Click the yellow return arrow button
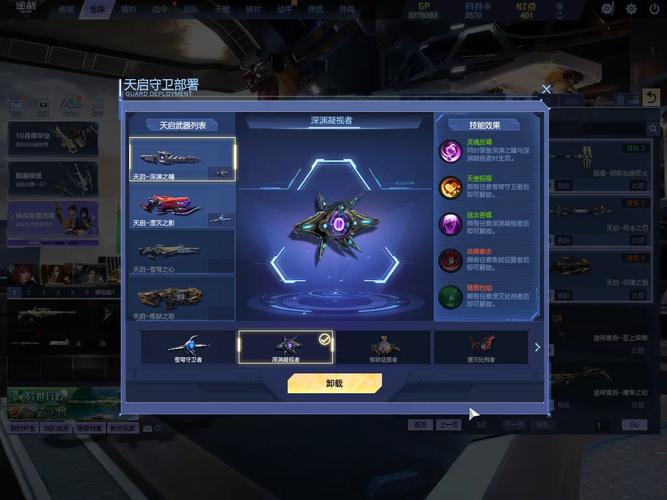Viewport: 667px width, 500px height. [652, 97]
